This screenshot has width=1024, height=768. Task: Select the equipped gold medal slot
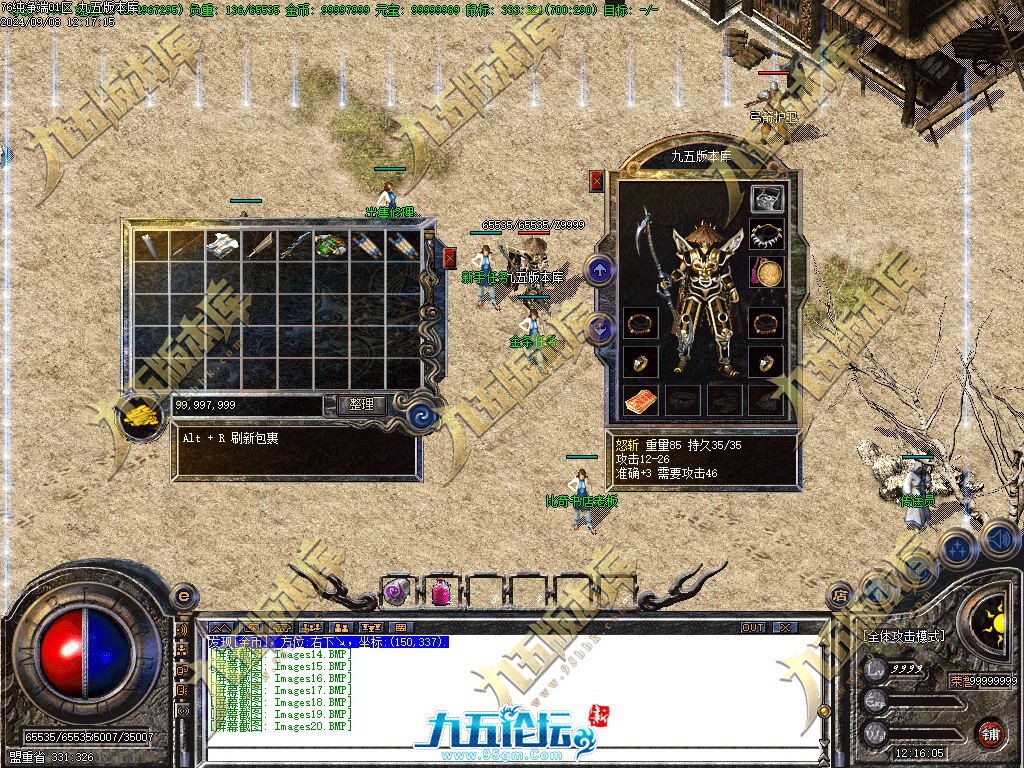point(767,273)
